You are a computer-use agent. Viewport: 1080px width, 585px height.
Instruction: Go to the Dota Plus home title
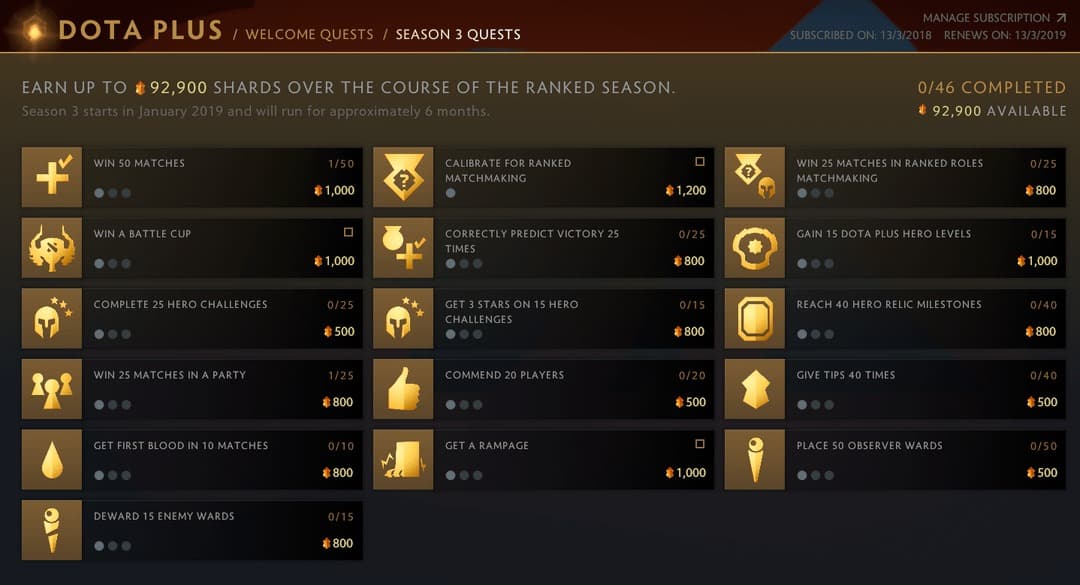coord(140,31)
